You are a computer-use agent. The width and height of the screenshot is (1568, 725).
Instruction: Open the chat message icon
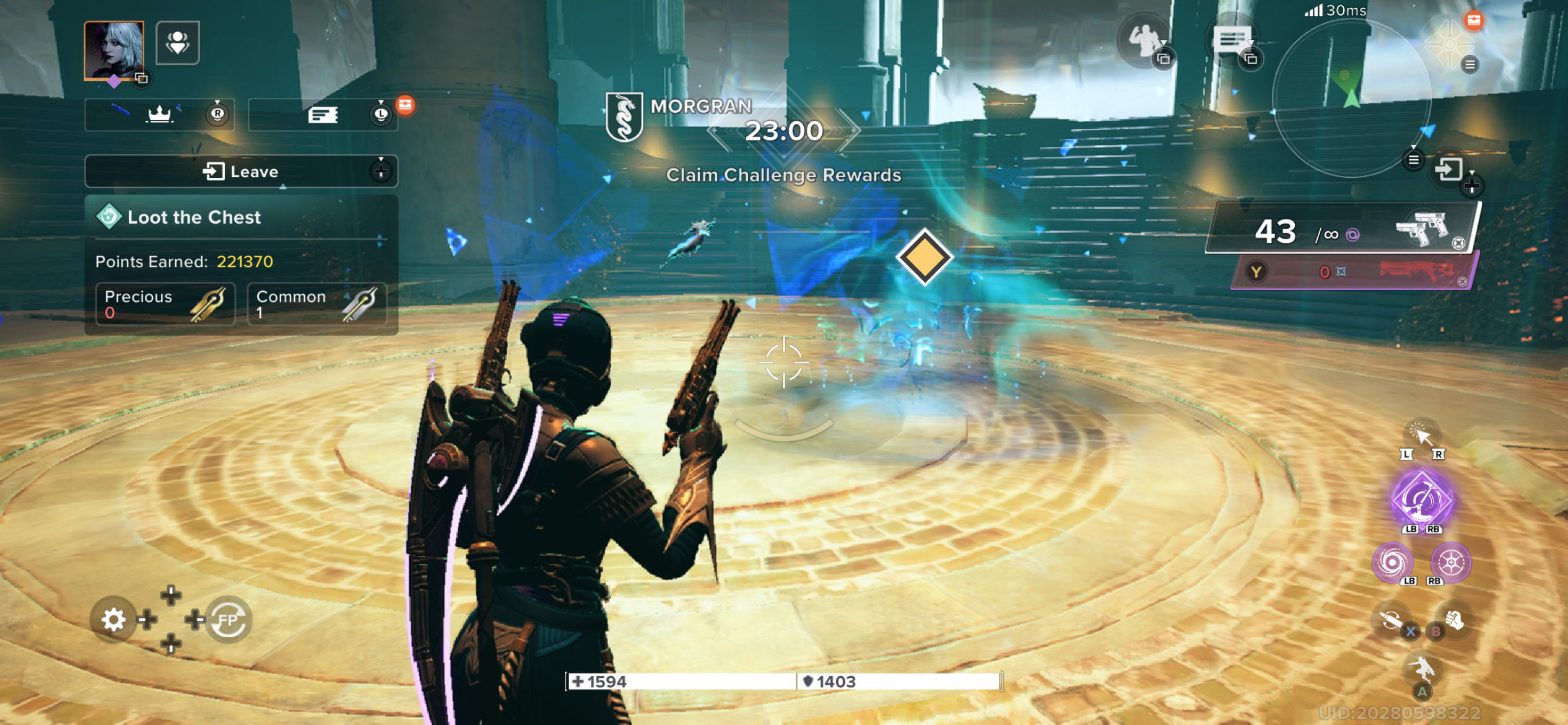coord(1231,41)
